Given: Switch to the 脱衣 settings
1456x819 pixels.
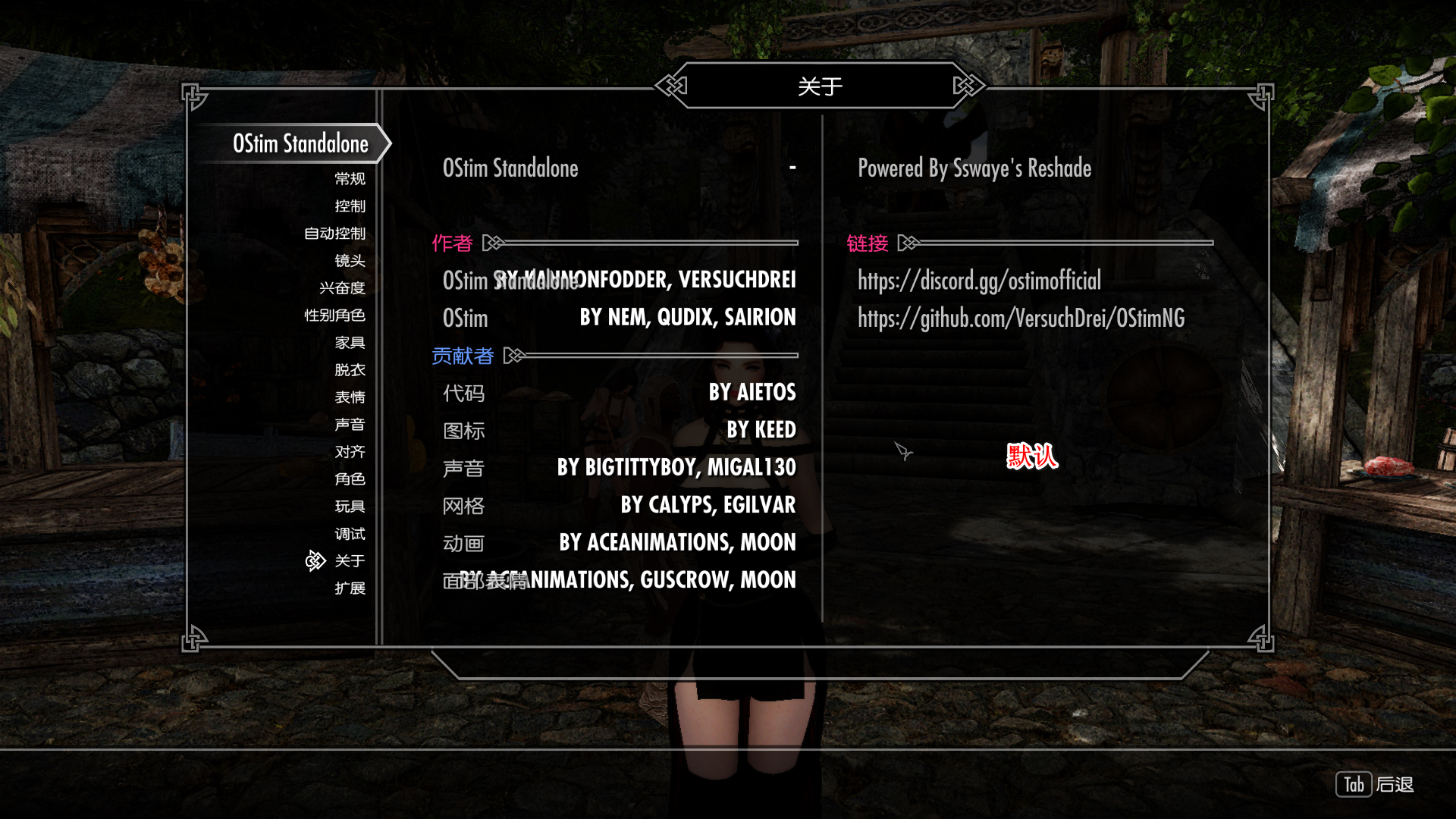Looking at the screenshot, I should (x=350, y=370).
